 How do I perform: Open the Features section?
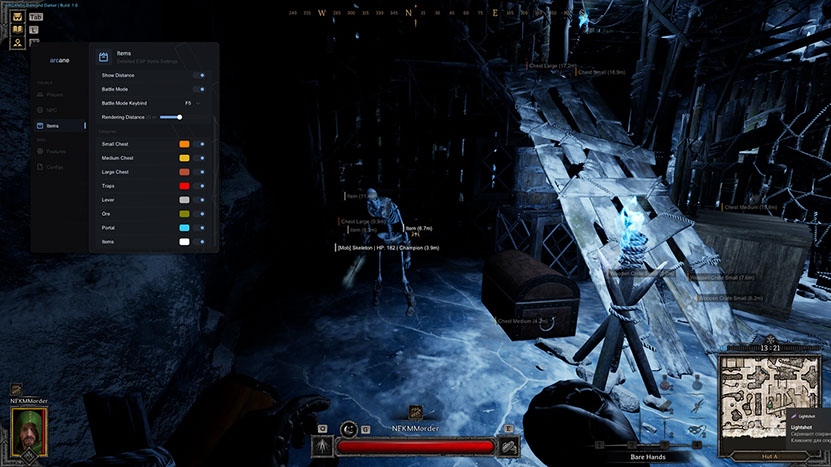tap(55, 151)
